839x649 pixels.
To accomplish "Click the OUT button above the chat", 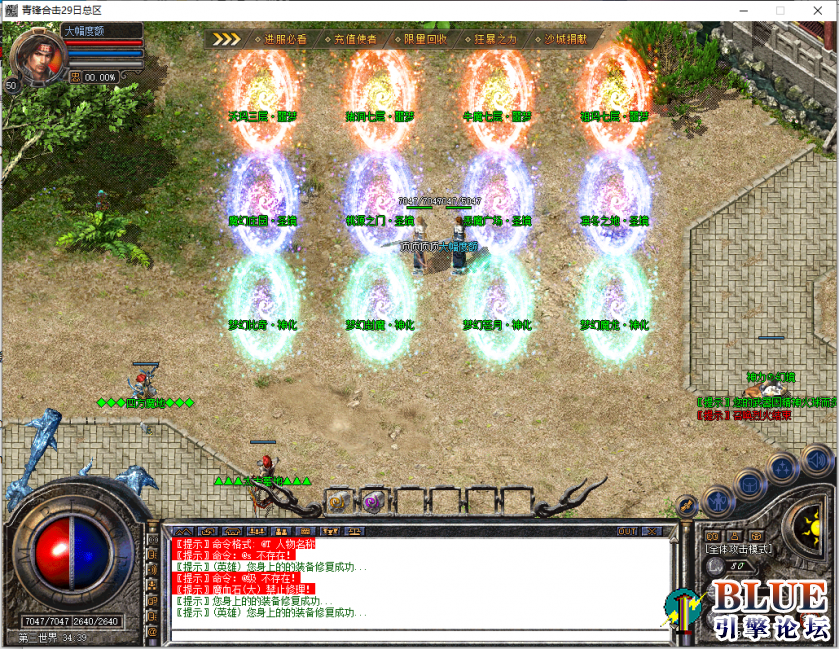I will (x=627, y=531).
